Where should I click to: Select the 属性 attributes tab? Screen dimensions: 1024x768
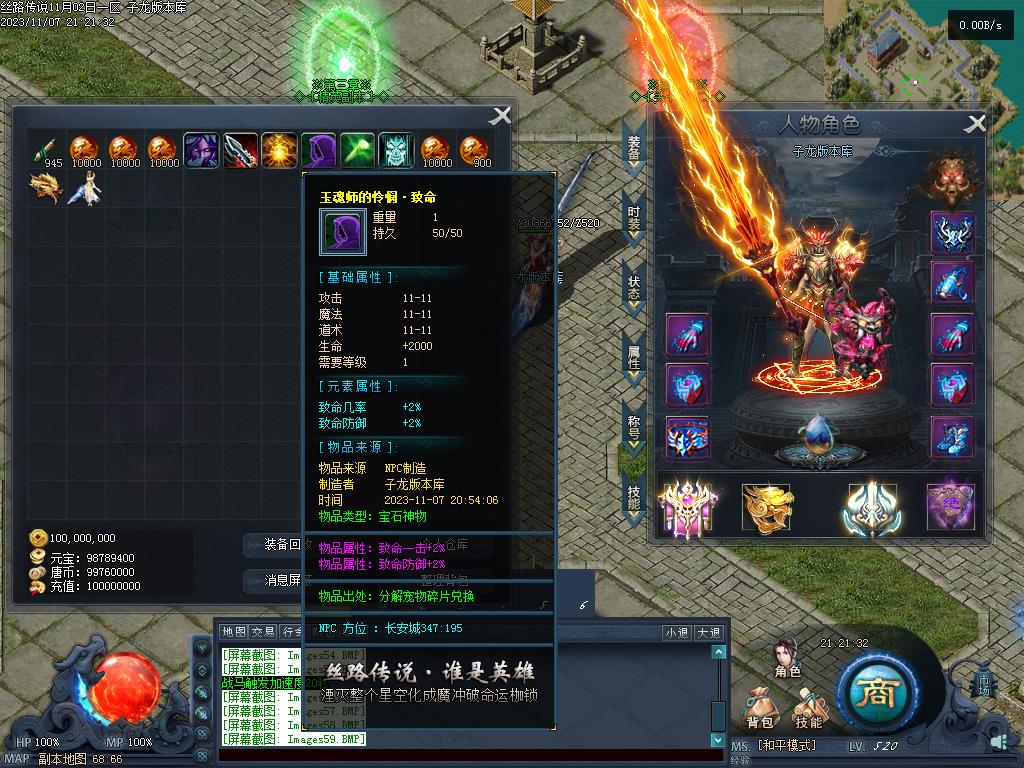click(x=634, y=358)
